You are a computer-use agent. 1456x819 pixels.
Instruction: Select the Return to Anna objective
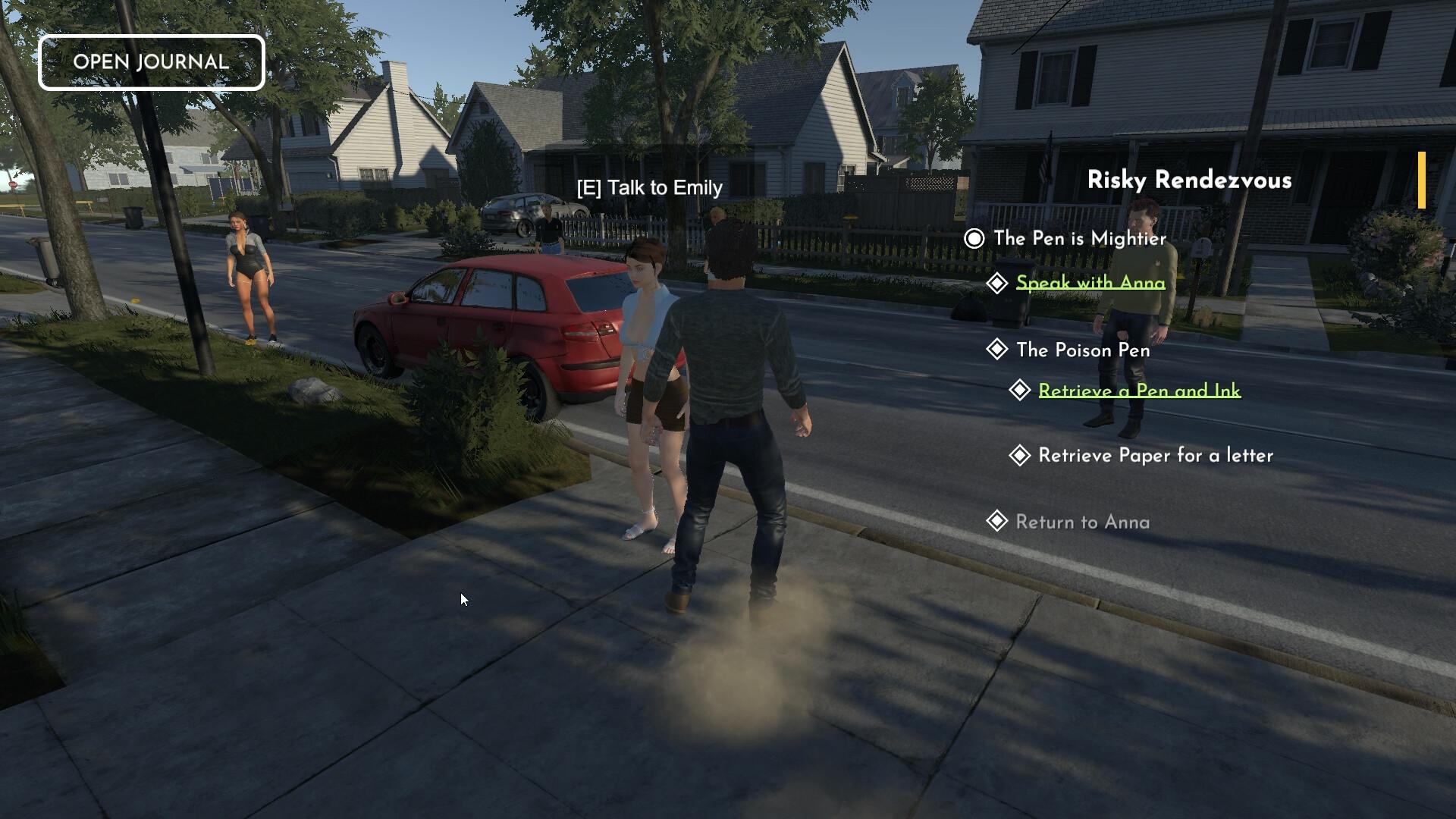[1082, 522]
